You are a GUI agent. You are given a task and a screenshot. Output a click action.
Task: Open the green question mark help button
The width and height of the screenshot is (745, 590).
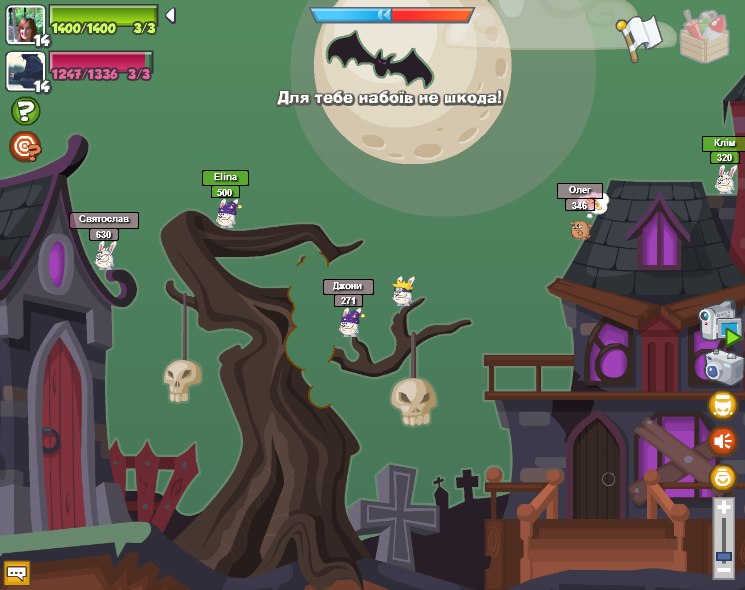25,111
